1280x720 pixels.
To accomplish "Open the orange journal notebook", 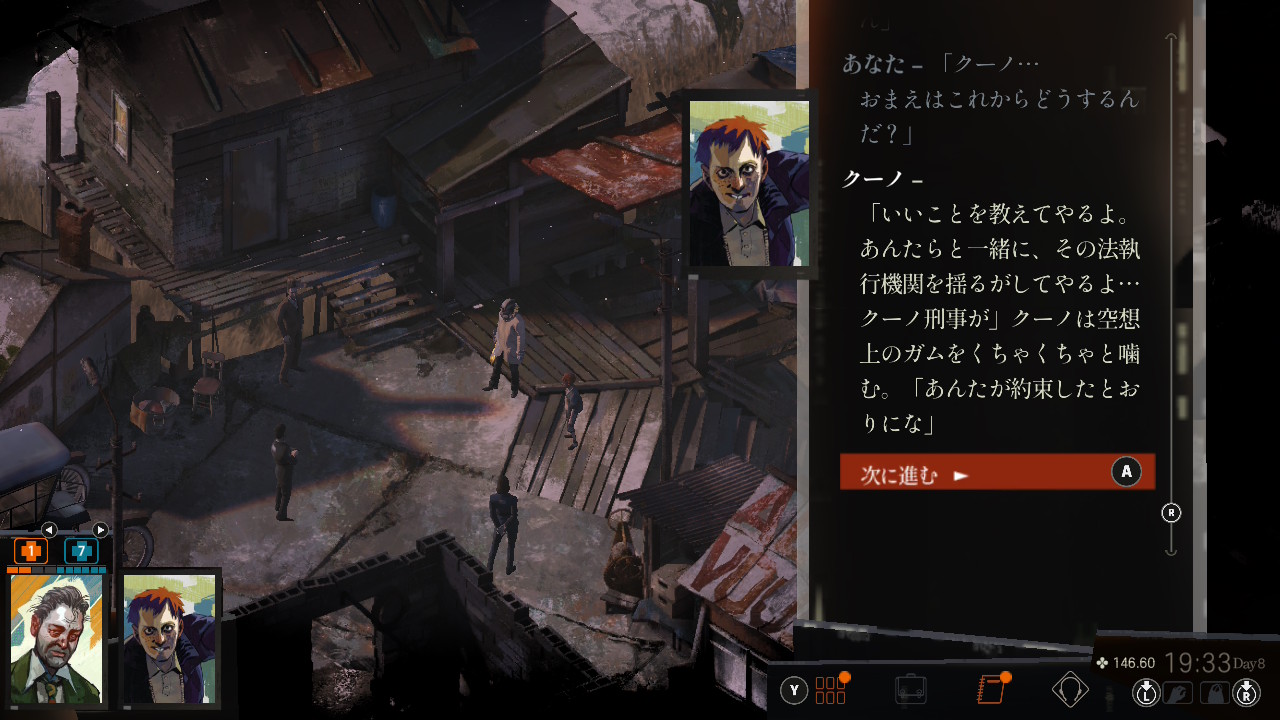I will [991, 690].
